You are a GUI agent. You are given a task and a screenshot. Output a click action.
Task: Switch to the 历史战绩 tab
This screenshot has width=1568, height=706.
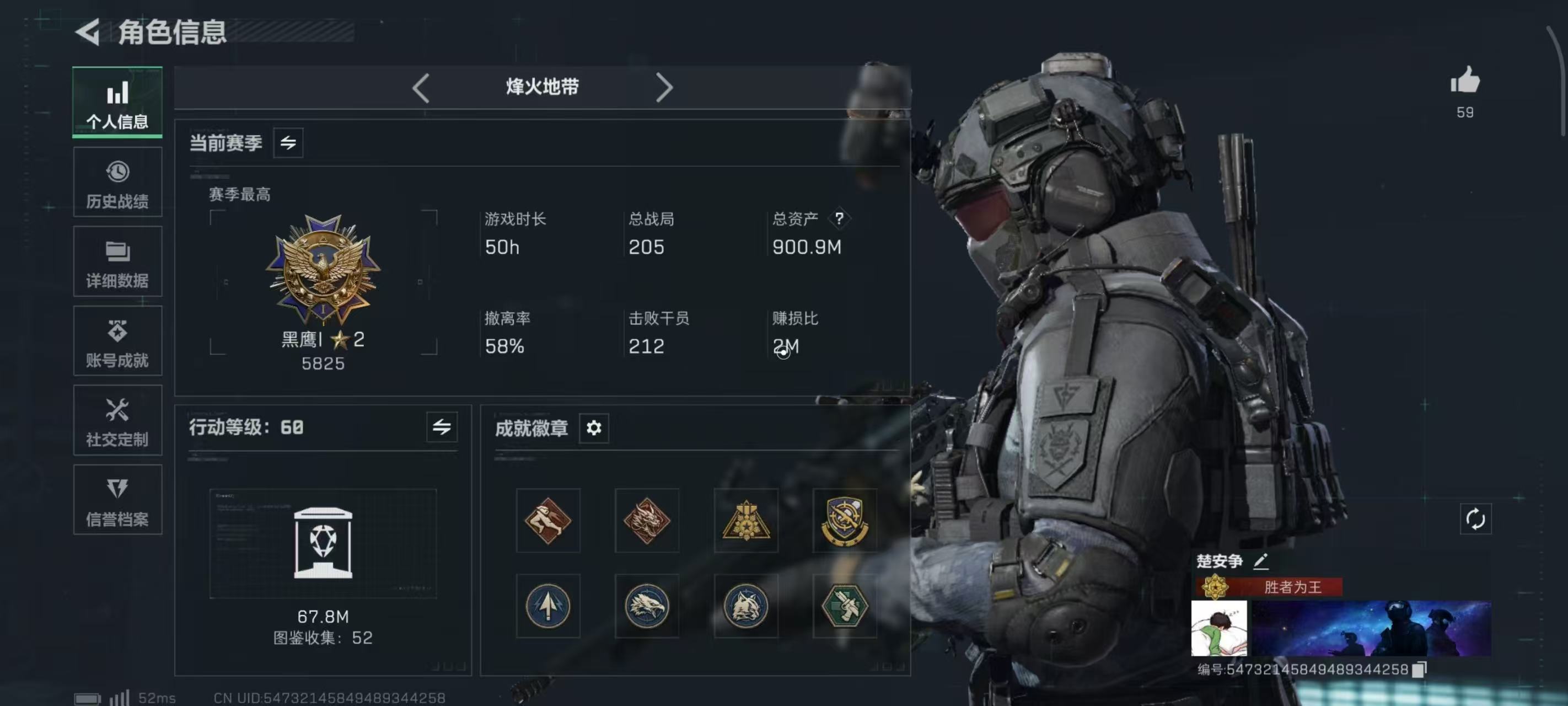[117, 182]
